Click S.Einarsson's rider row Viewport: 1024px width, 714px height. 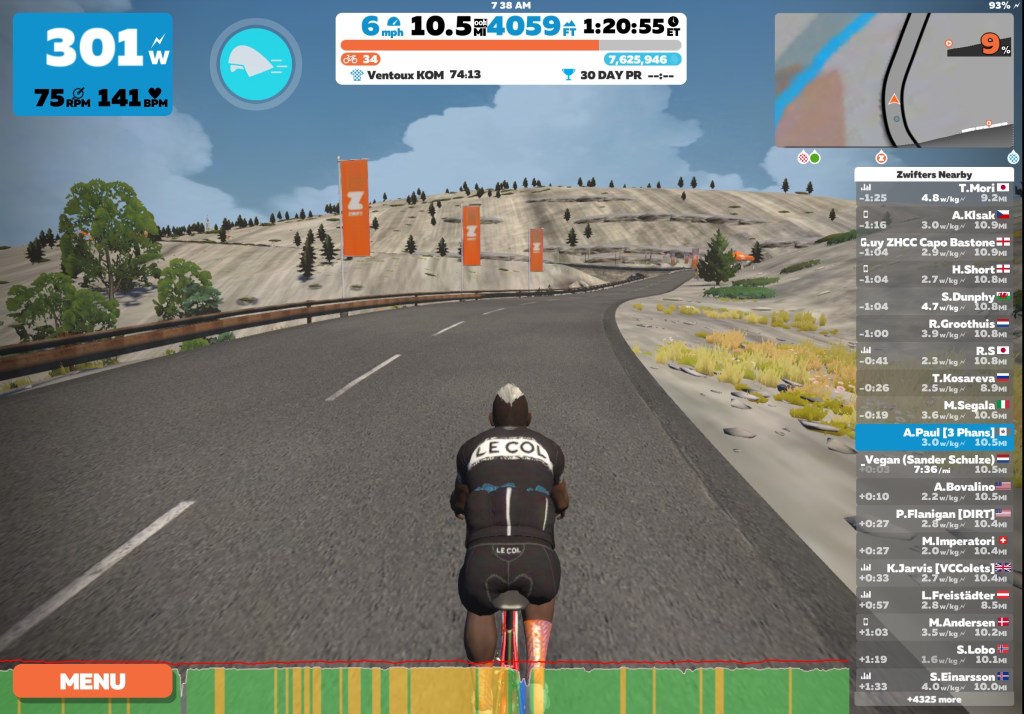(x=934, y=681)
